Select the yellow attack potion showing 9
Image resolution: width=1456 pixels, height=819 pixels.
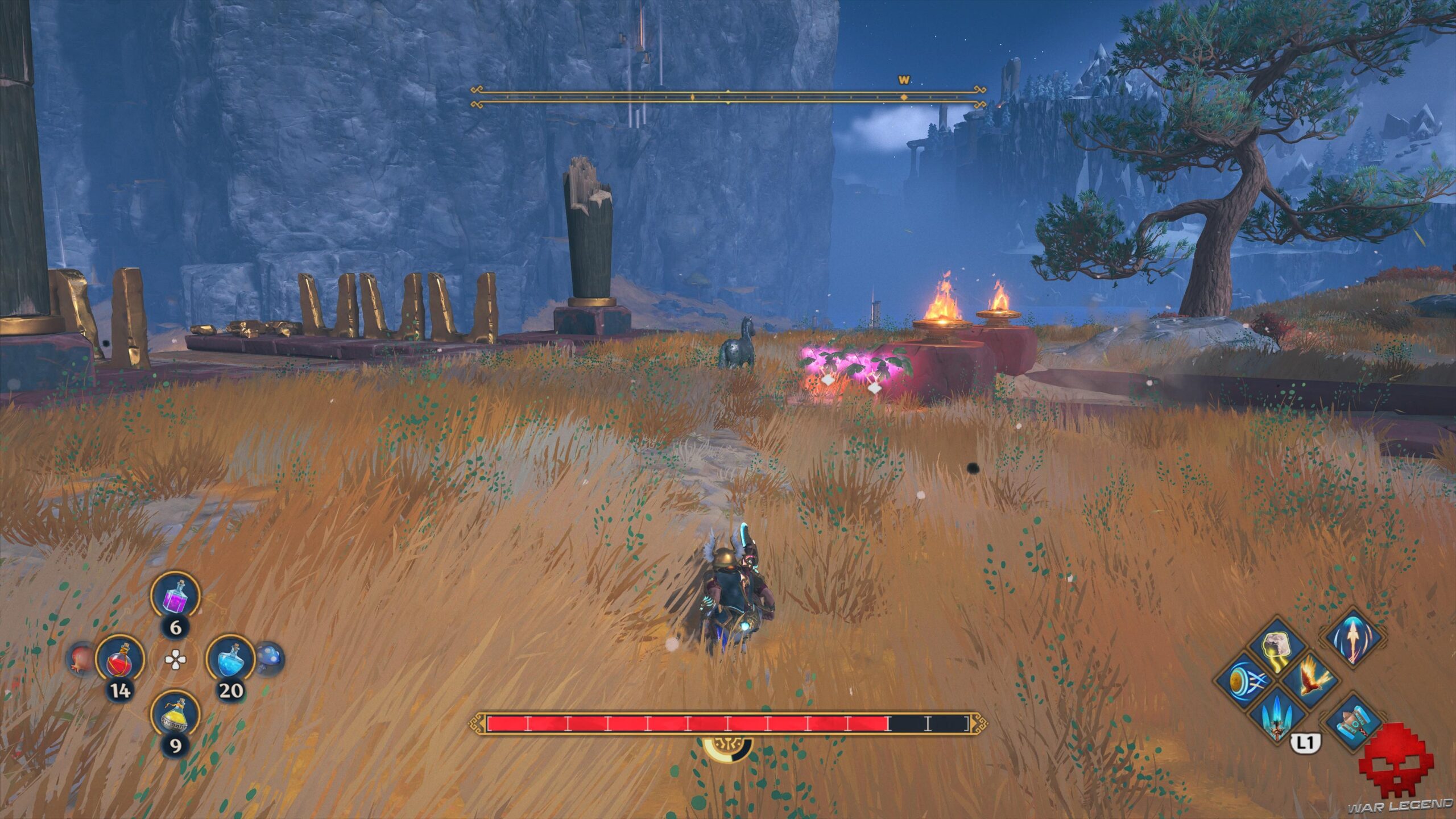point(175,714)
